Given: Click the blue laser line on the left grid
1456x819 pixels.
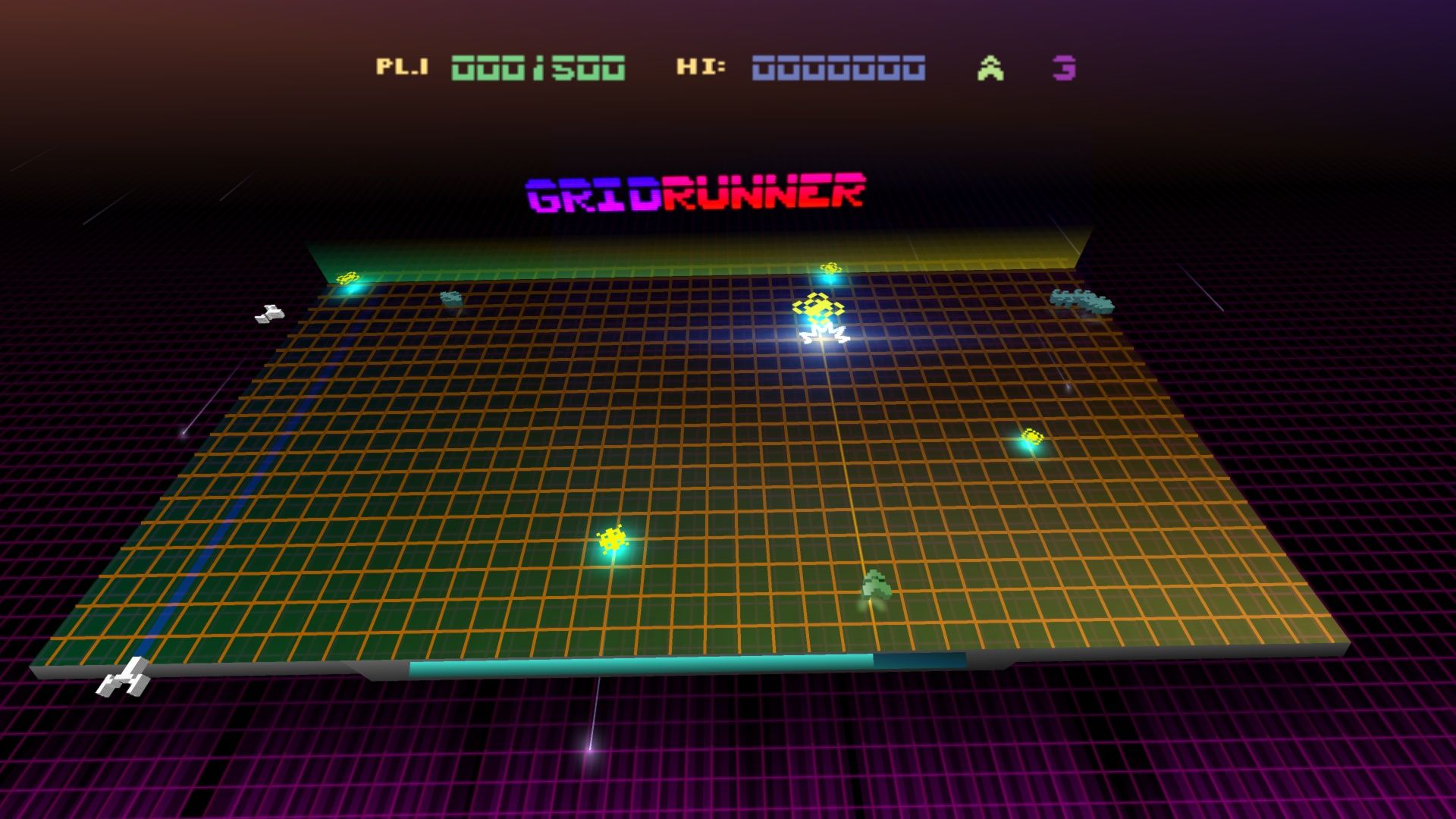Looking at the screenshot, I should (x=227, y=531).
